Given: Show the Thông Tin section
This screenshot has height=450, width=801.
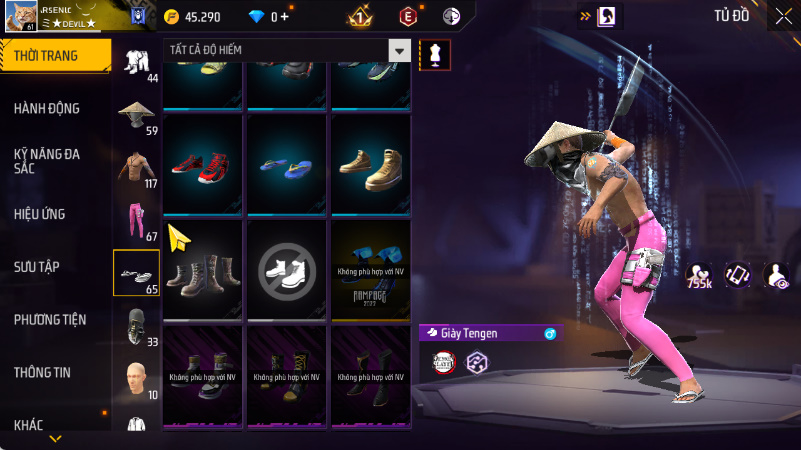Looking at the screenshot, I should [x=42, y=372].
